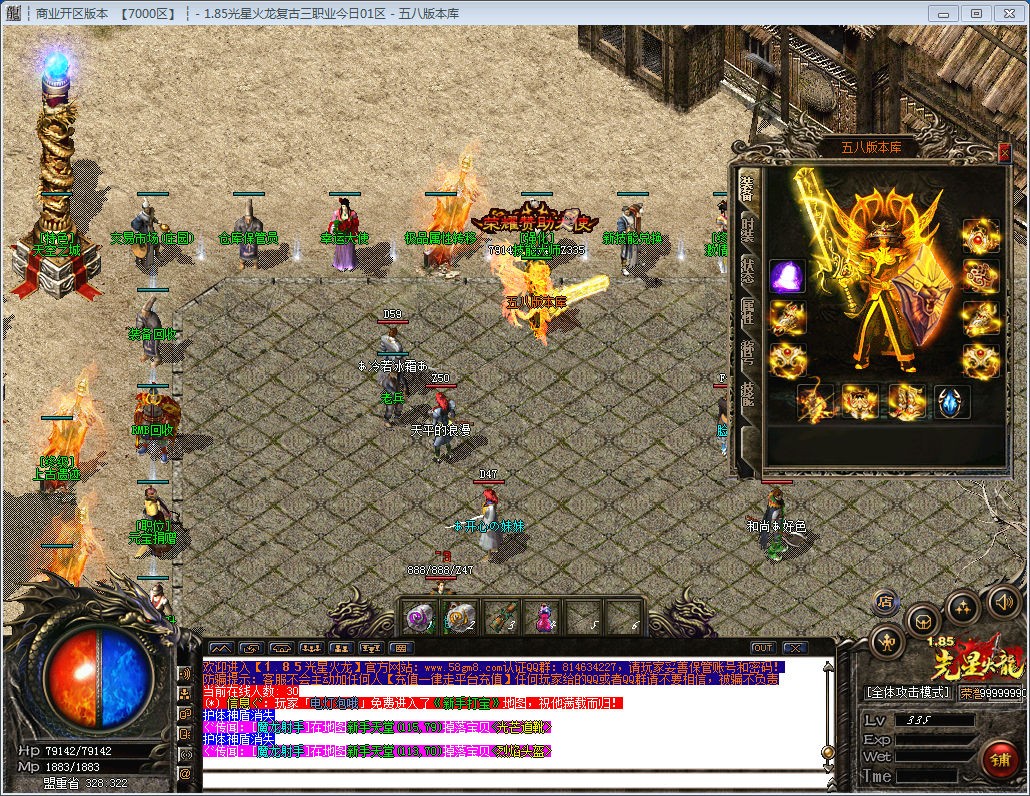This screenshot has height=796, width=1030.
Task: Open the character figure button
Action: click(887, 640)
